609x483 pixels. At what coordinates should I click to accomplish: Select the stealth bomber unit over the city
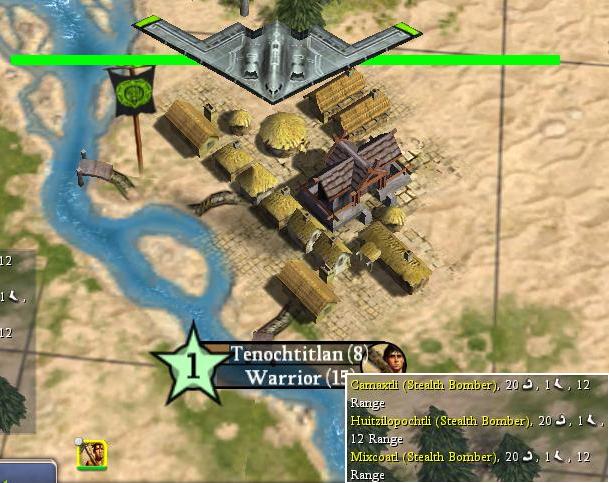pos(277,55)
